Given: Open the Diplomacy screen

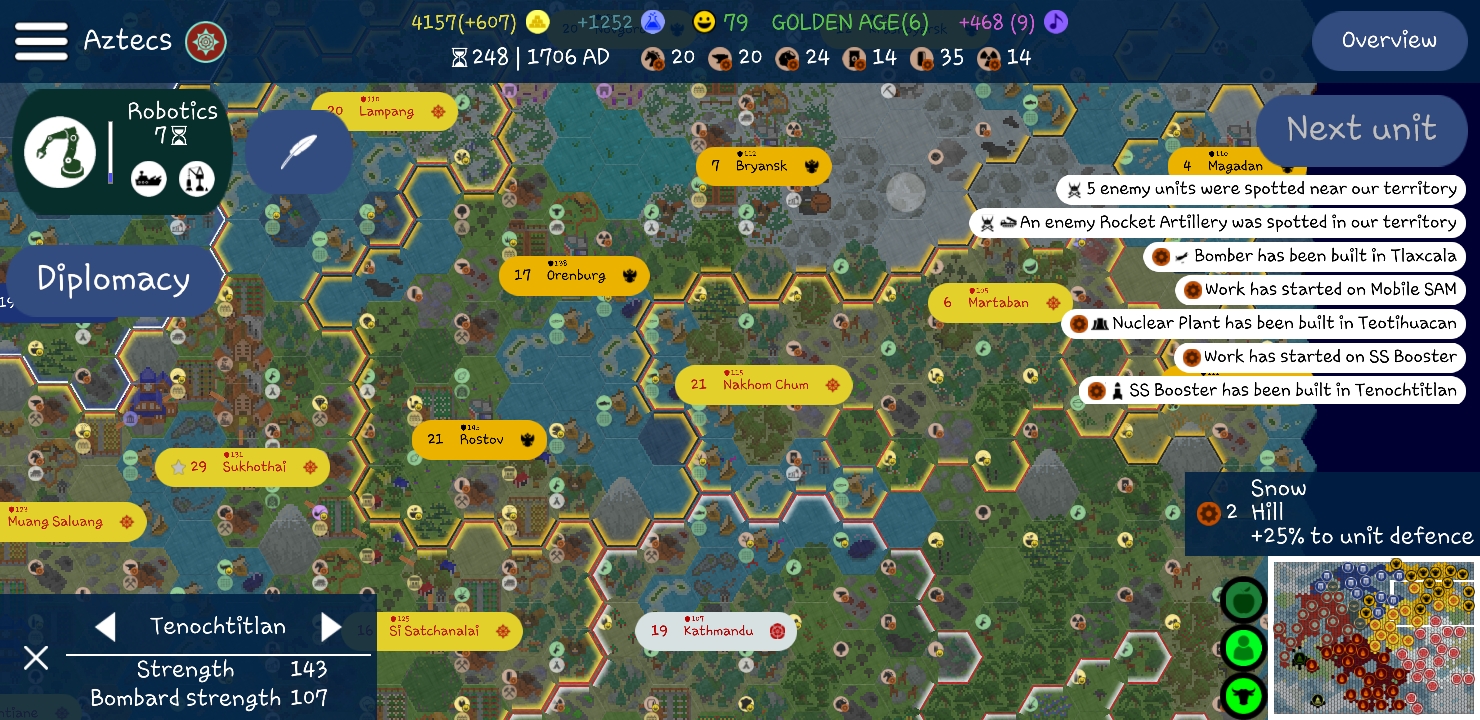Looking at the screenshot, I should (111, 280).
